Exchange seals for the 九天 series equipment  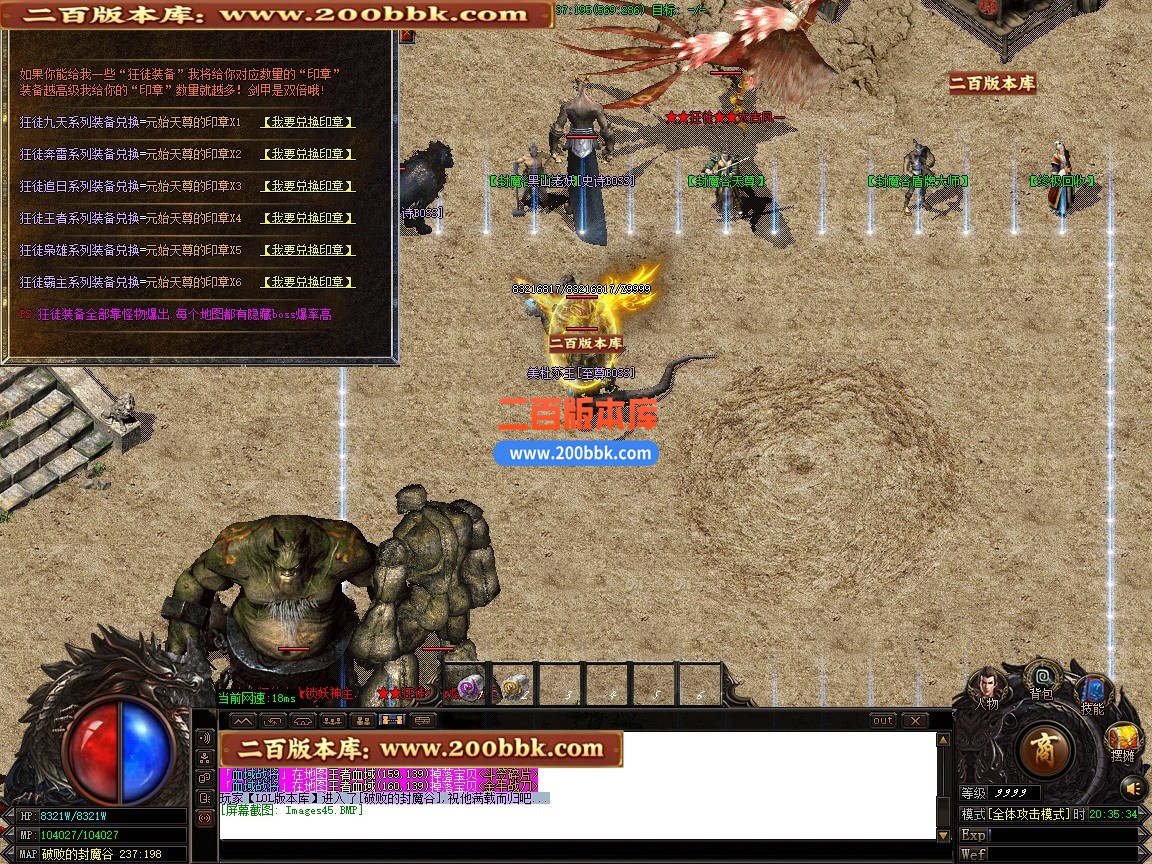point(308,122)
